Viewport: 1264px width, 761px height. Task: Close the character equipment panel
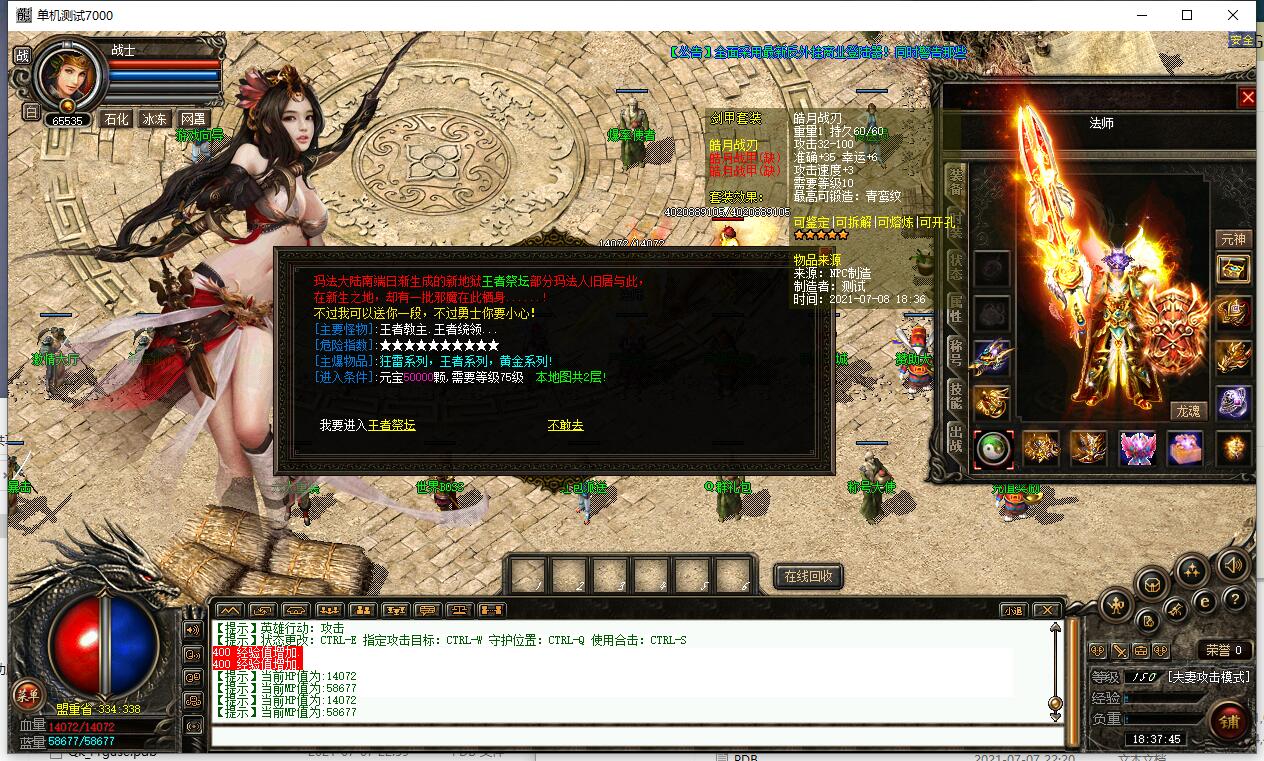pyautogui.click(x=1247, y=97)
